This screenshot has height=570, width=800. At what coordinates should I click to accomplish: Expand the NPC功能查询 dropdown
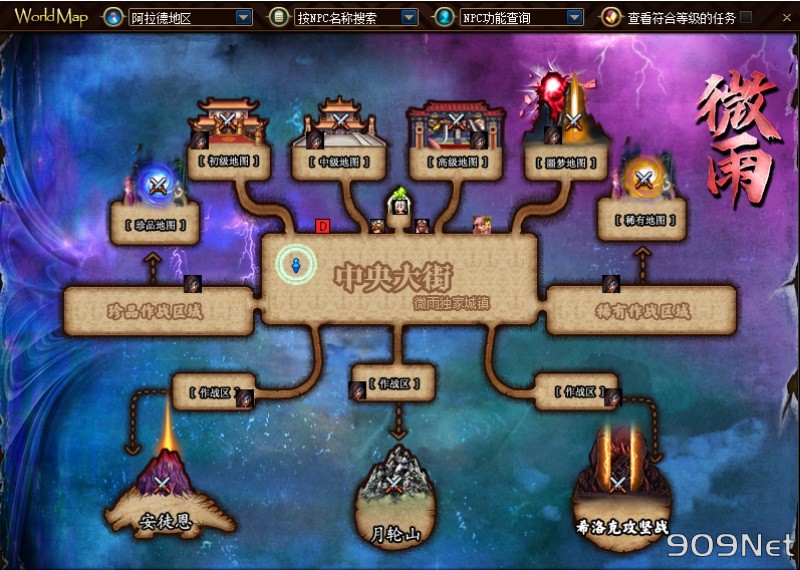(574, 17)
